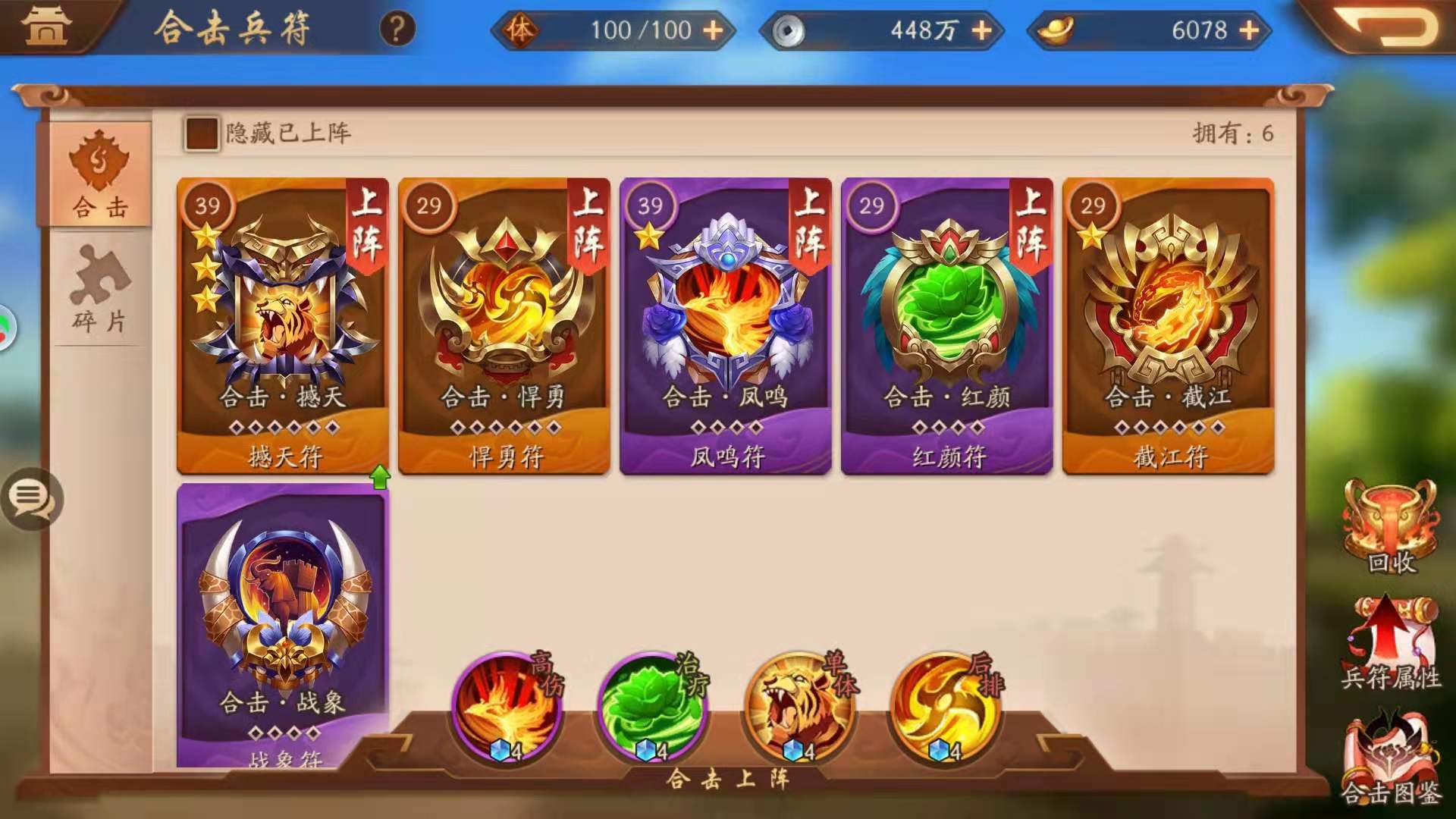Add gold ingots with plus next to 6078
This screenshot has width=1456, height=819.
pyautogui.click(x=1251, y=31)
